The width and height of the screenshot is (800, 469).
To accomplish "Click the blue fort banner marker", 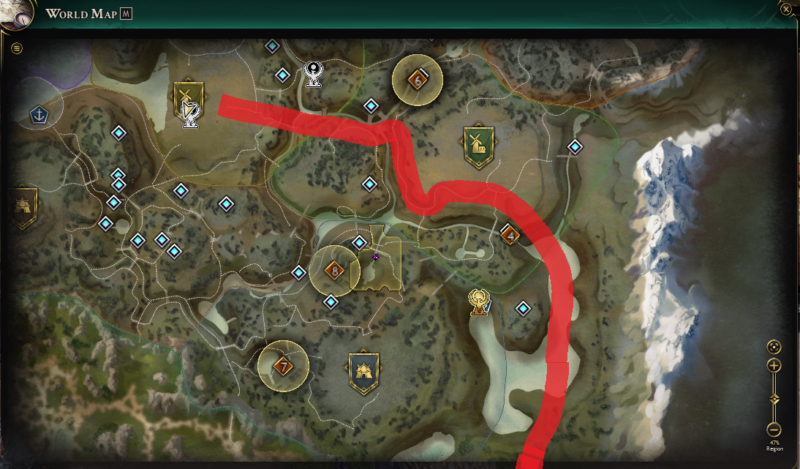I will 363,371.
